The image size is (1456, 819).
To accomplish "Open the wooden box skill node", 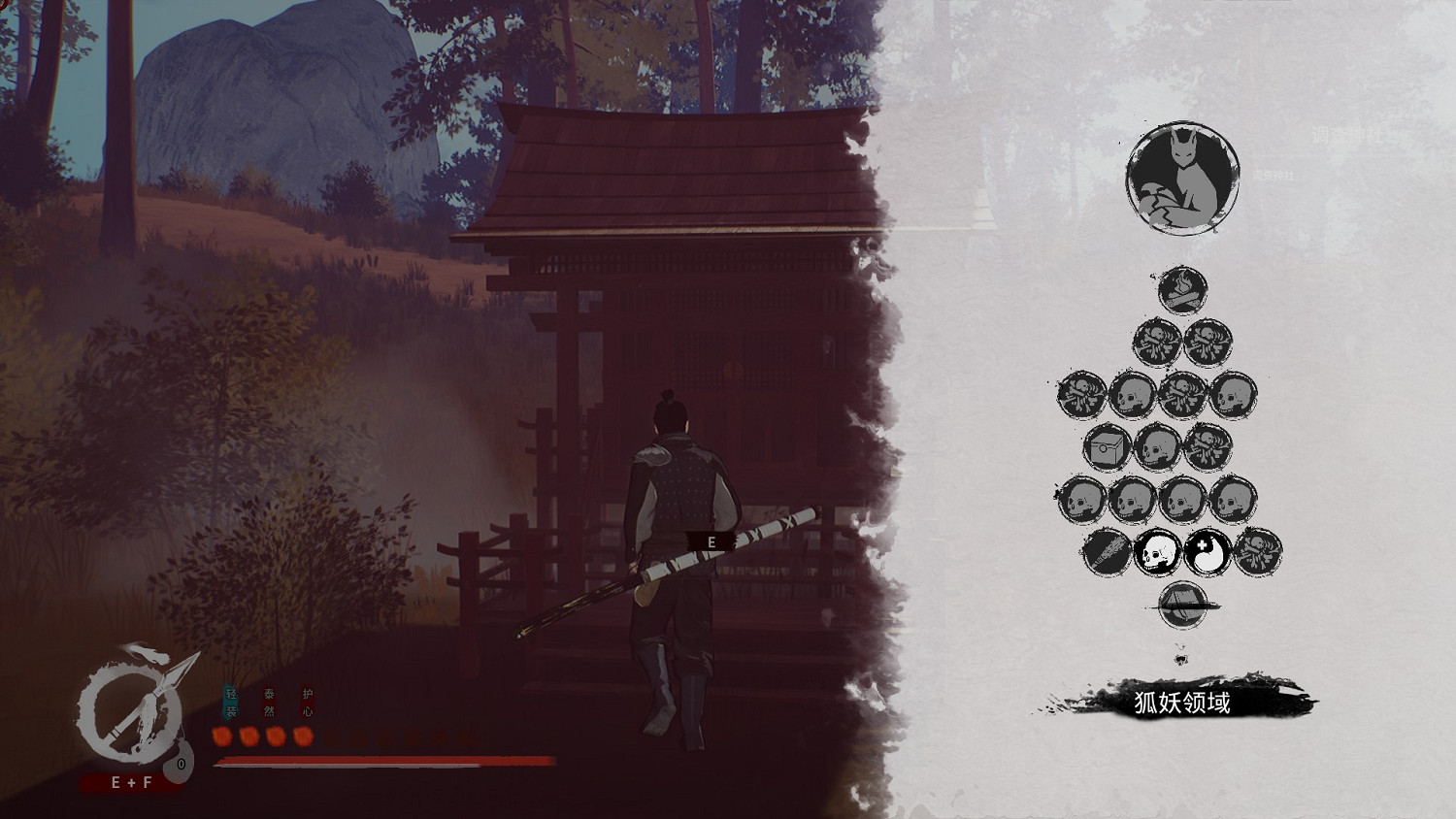I will coord(1109,448).
